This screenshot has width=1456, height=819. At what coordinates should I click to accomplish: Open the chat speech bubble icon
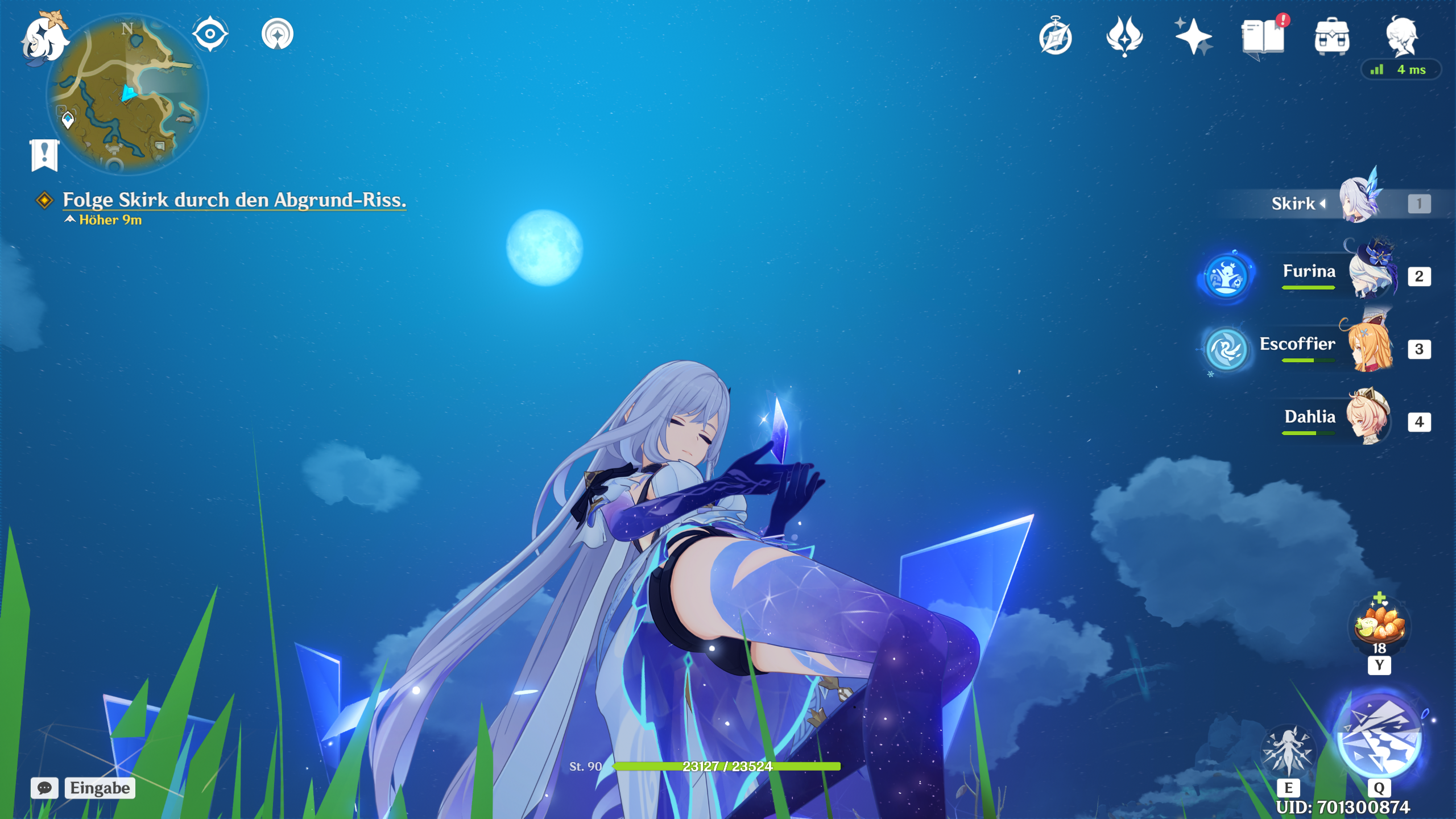click(x=44, y=788)
